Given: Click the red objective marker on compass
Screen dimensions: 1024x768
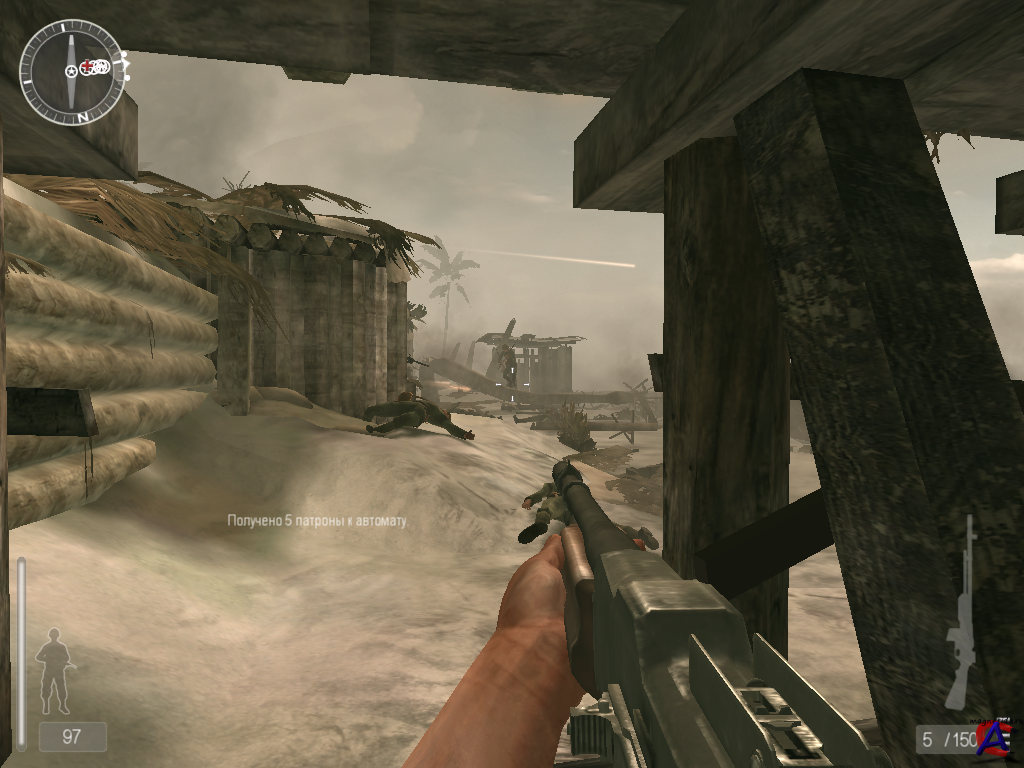Looking at the screenshot, I should click(87, 67).
